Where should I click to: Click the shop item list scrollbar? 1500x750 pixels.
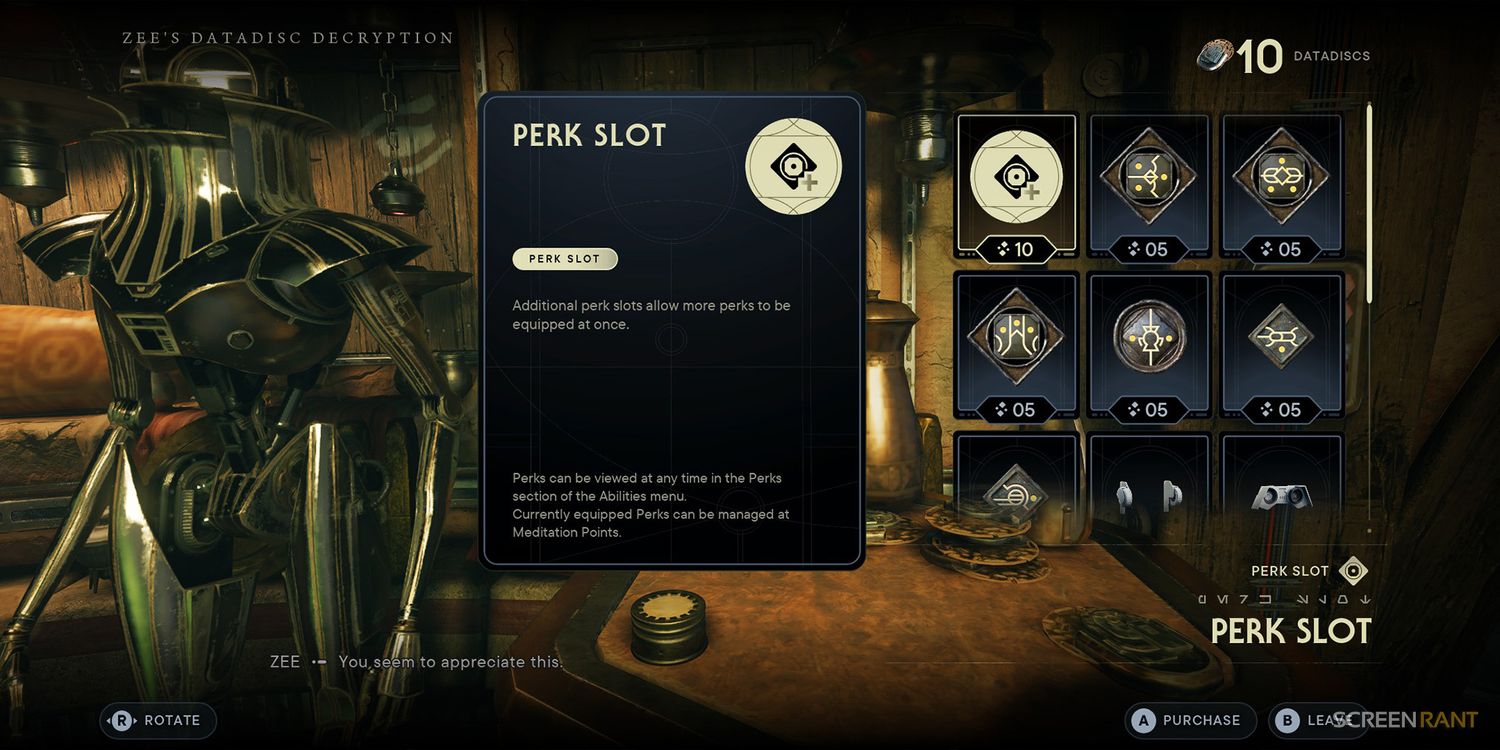point(1369,210)
